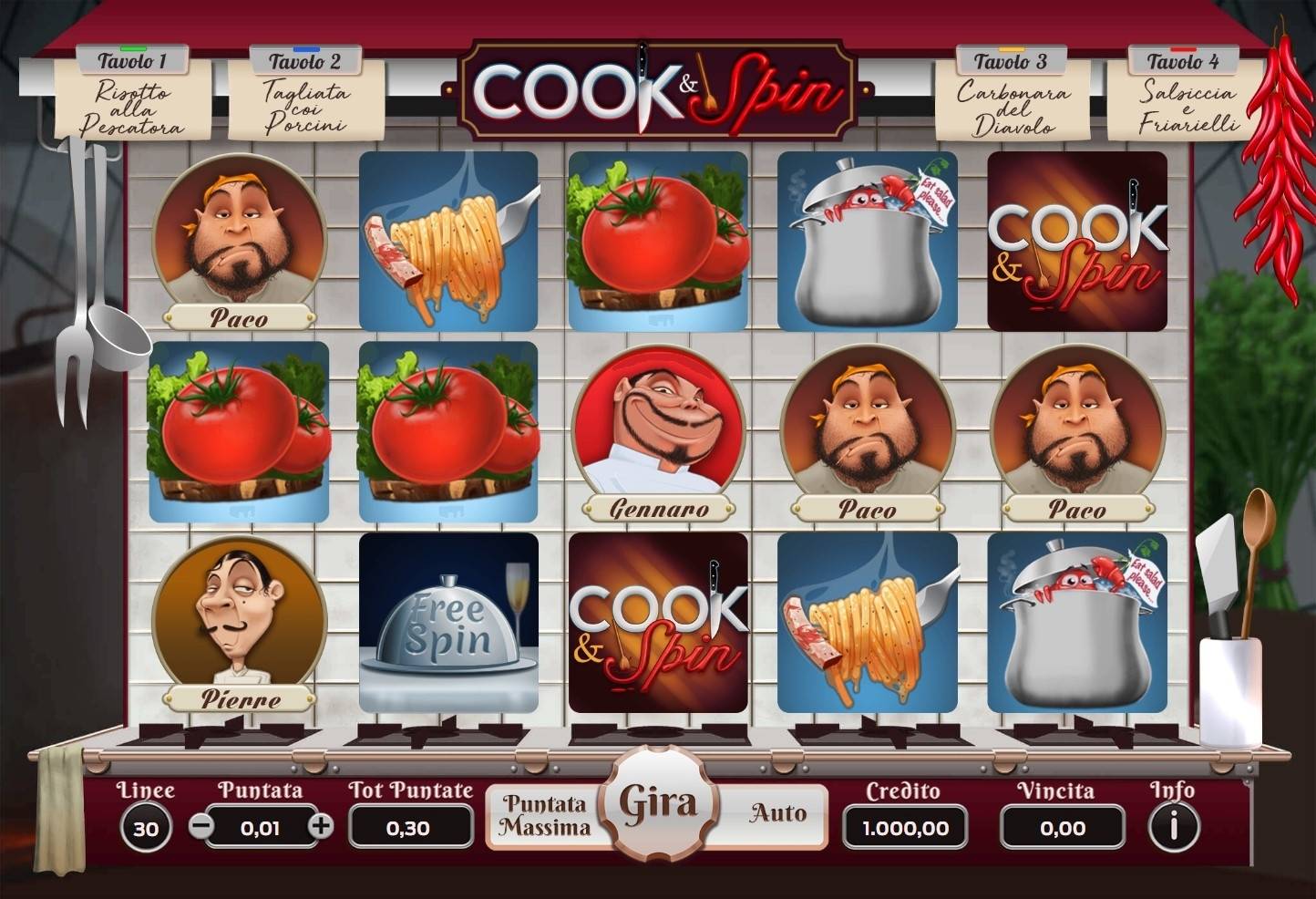Click the Linee display showing 30
Image resolution: width=1316 pixels, height=899 pixels.
pos(146,828)
